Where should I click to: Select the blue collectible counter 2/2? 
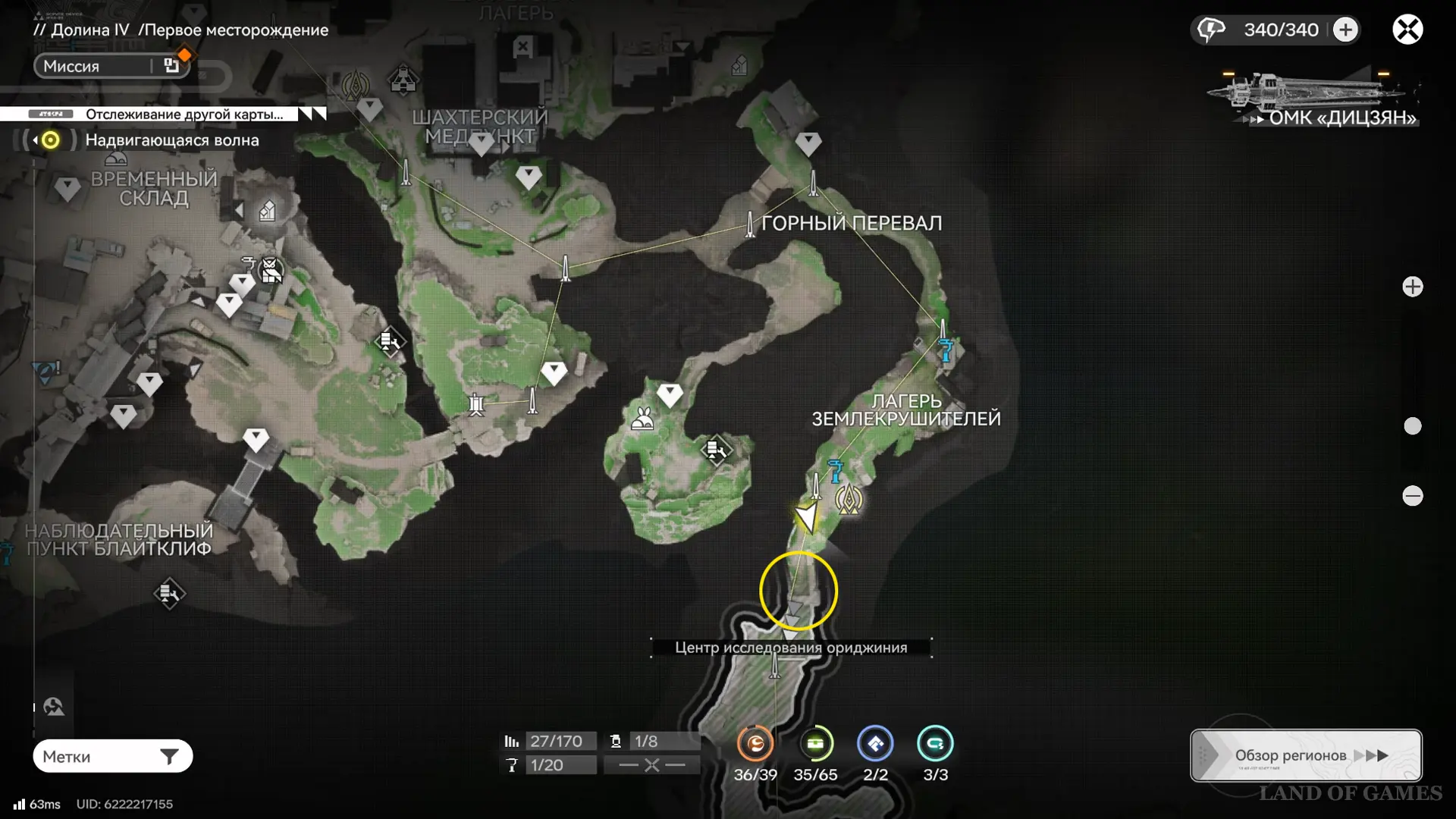click(875, 744)
